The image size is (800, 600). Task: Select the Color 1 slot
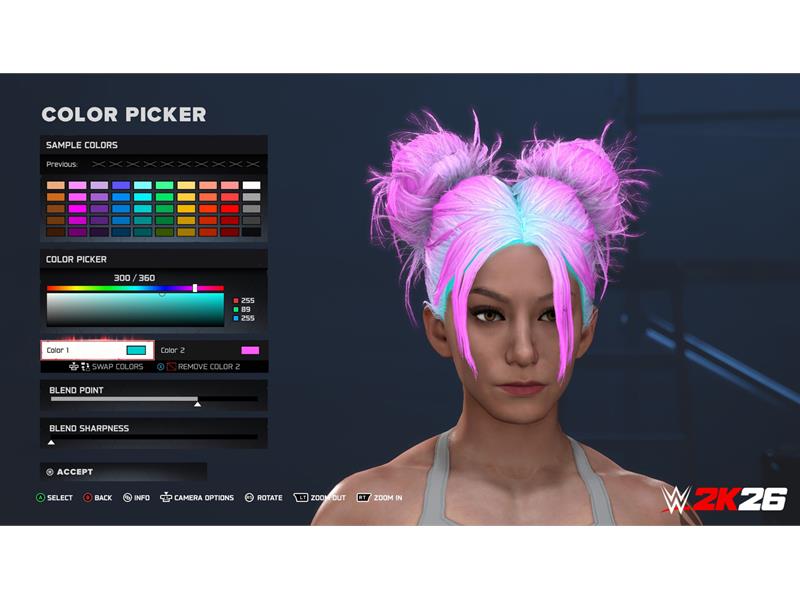click(97, 350)
